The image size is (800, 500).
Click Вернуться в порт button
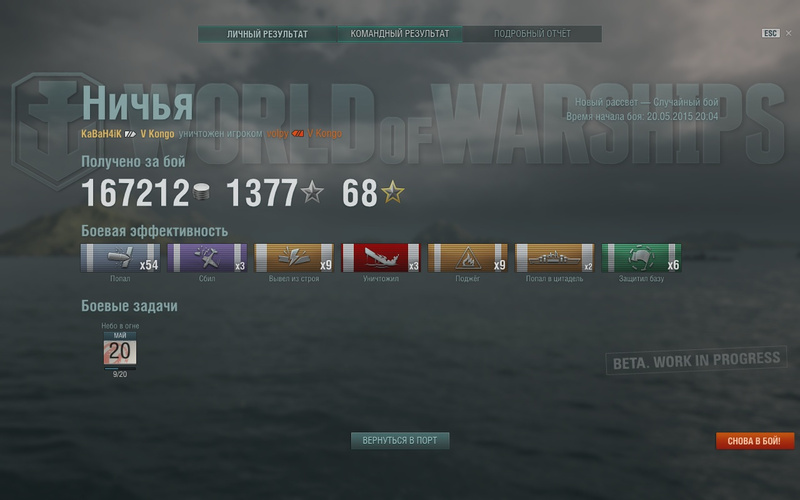click(x=400, y=440)
